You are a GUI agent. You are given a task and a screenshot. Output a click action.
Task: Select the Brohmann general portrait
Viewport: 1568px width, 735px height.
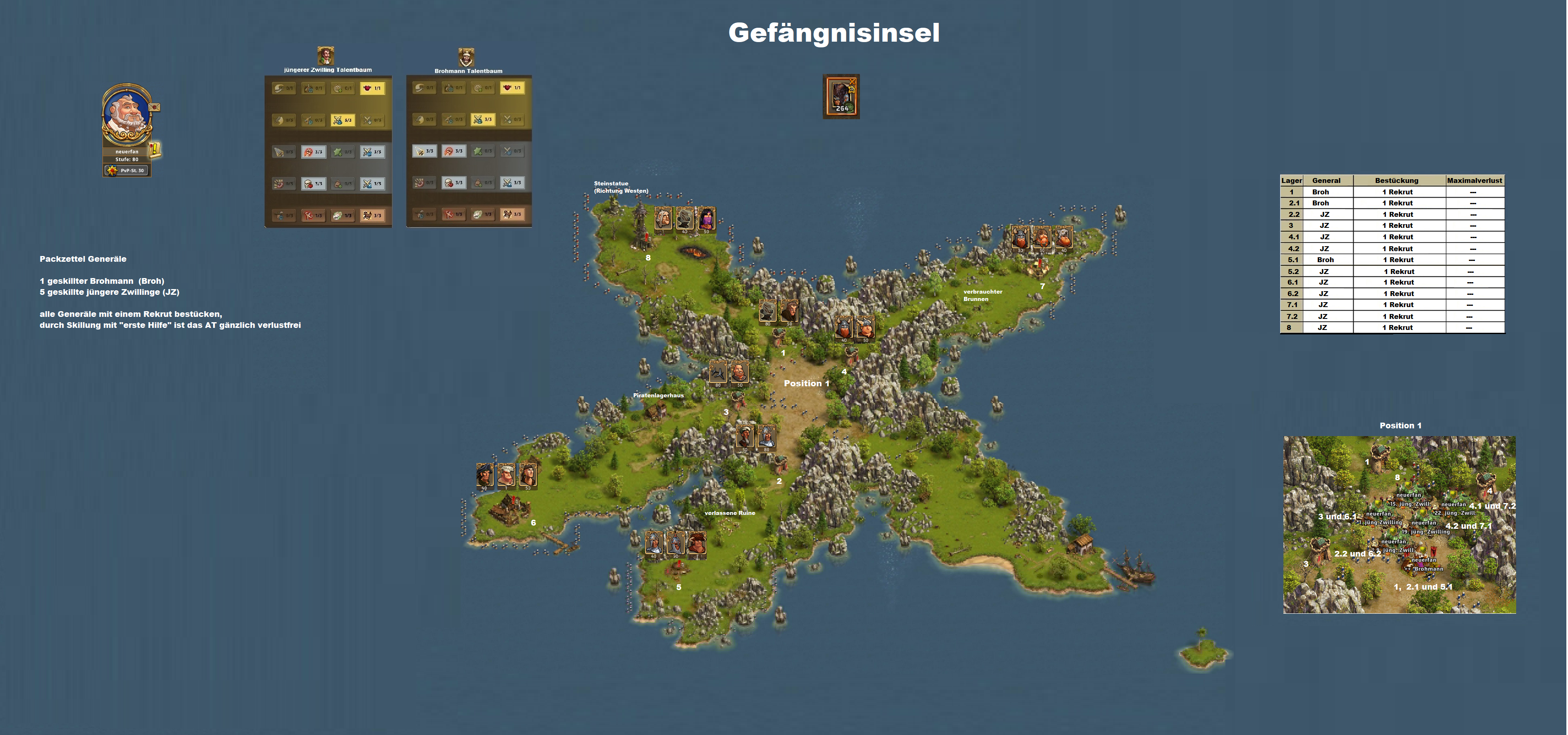click(466, 57)
